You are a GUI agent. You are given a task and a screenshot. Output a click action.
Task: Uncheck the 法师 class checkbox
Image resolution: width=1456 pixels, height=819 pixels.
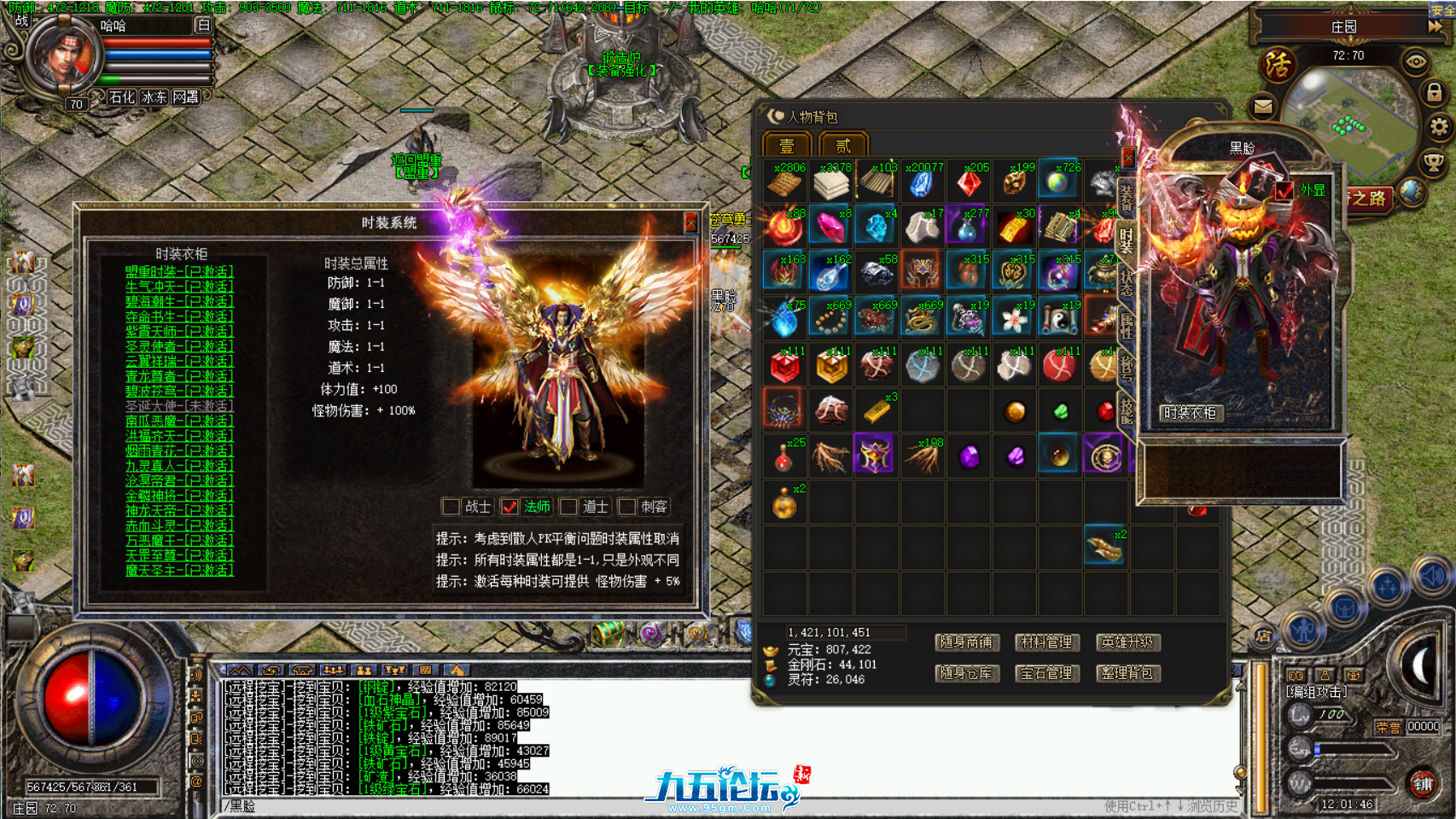click(510, 507)
